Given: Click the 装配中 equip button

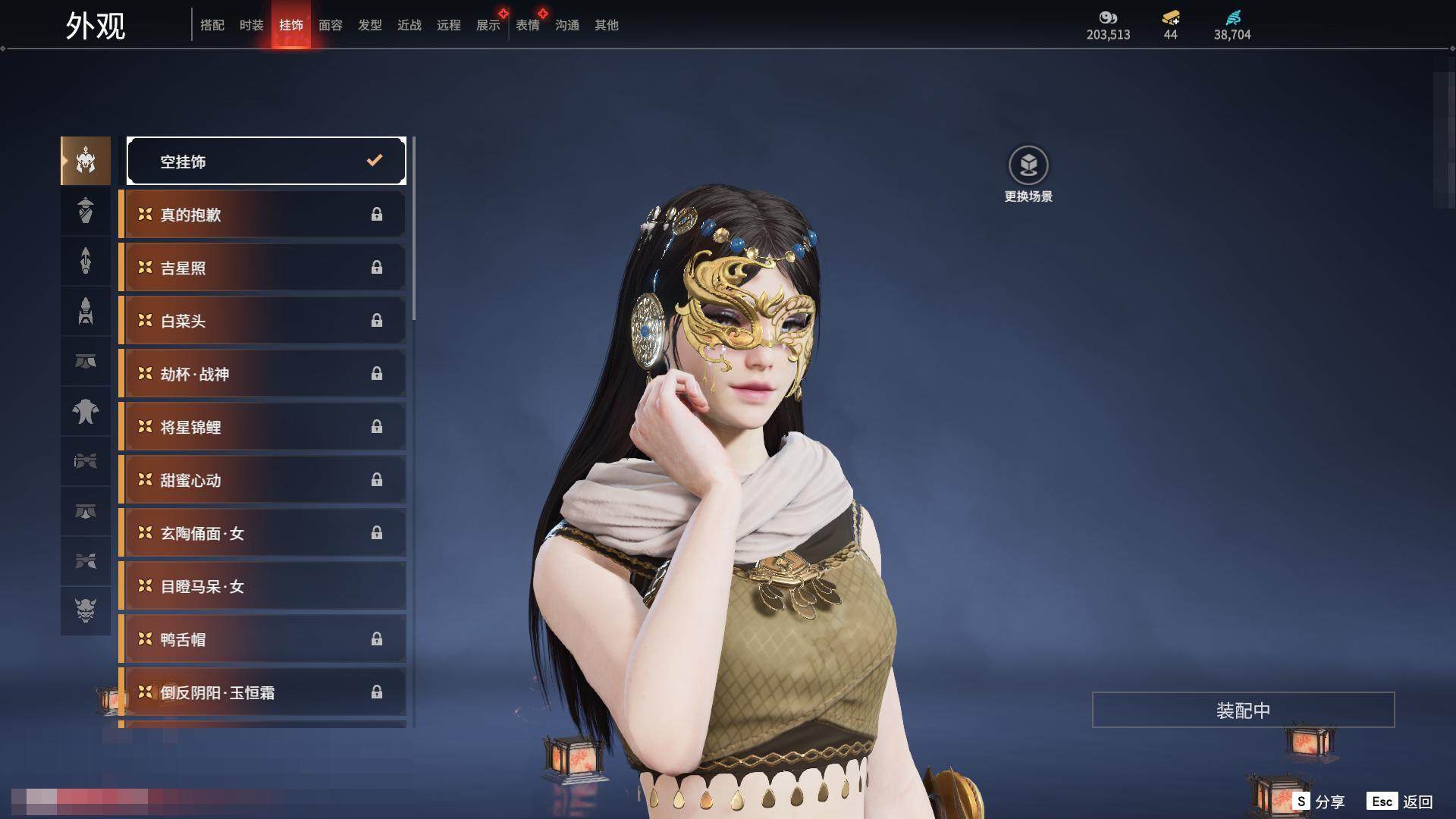Looking at the screenshot, I should coord(1243,710).
